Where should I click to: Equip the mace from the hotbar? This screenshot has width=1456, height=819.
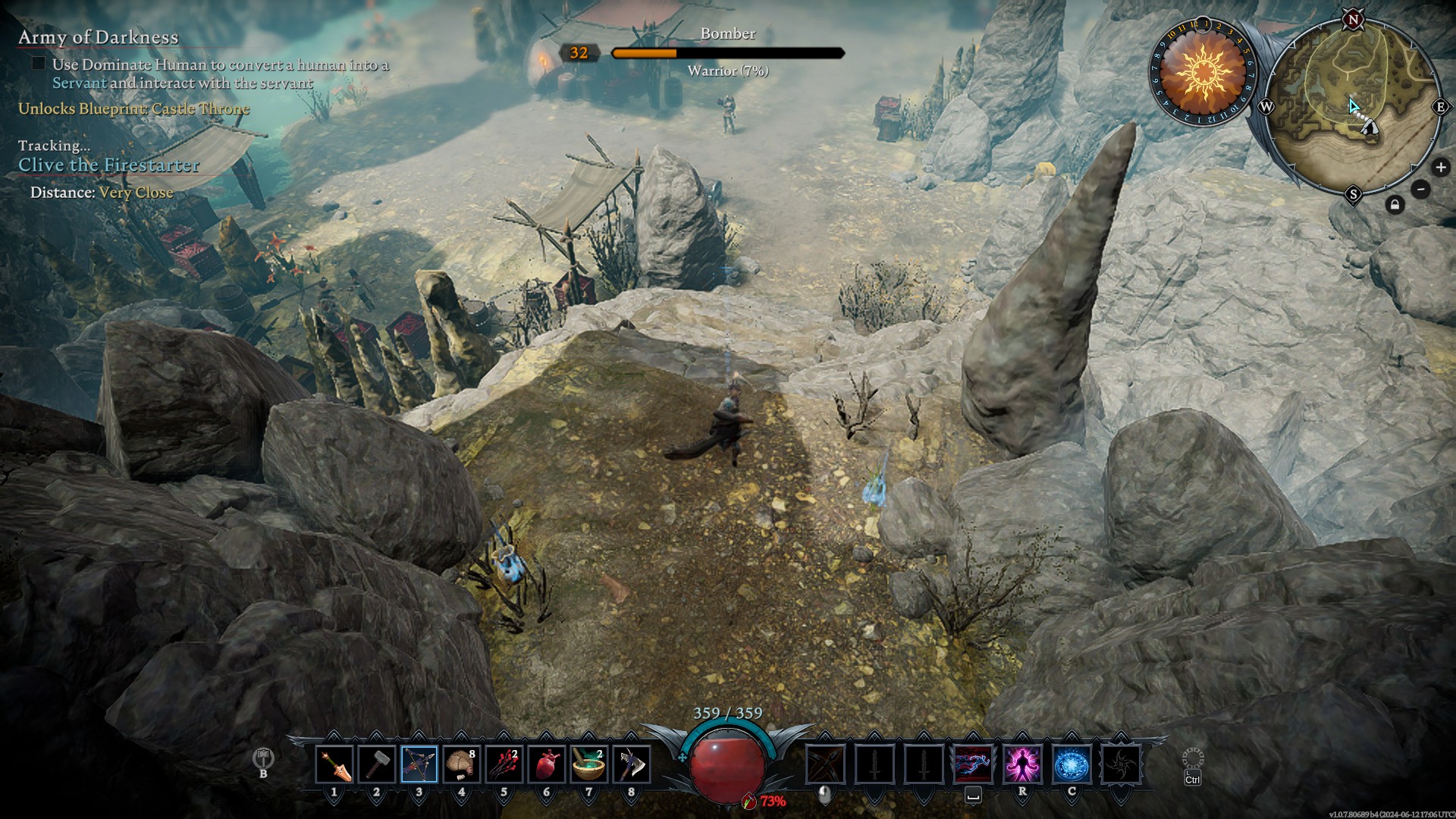point(377,764)
